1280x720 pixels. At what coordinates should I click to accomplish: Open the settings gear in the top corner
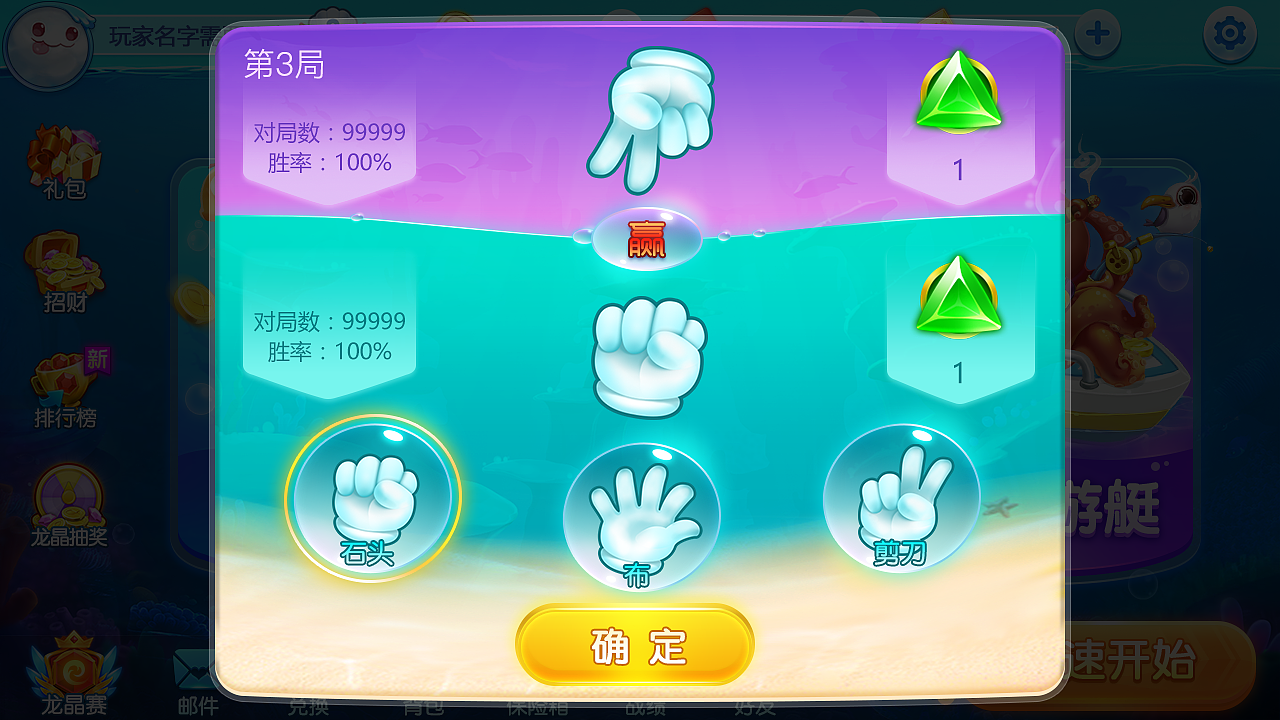point(1229,33)
